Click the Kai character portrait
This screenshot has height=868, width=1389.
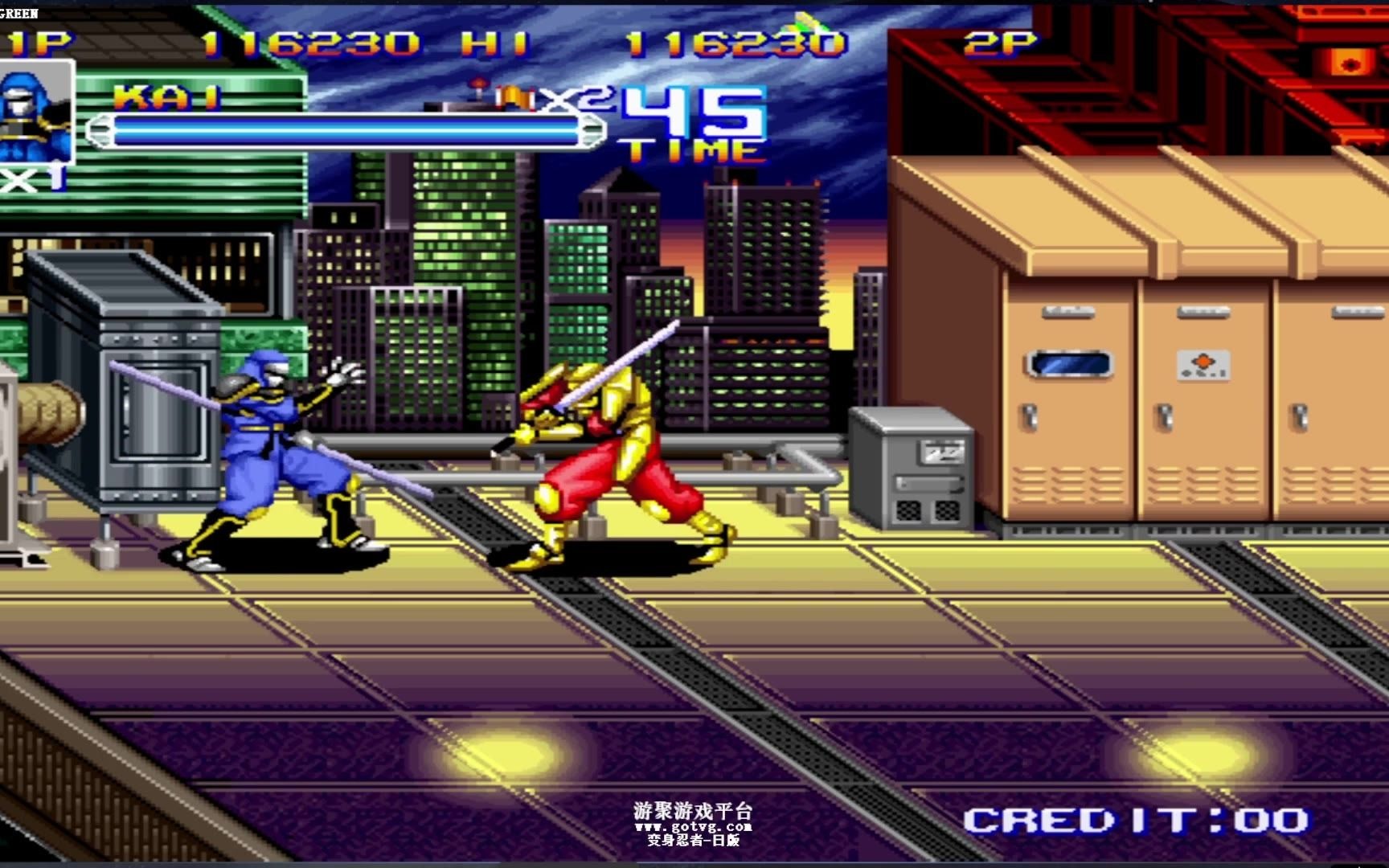[x=36, y=113]
